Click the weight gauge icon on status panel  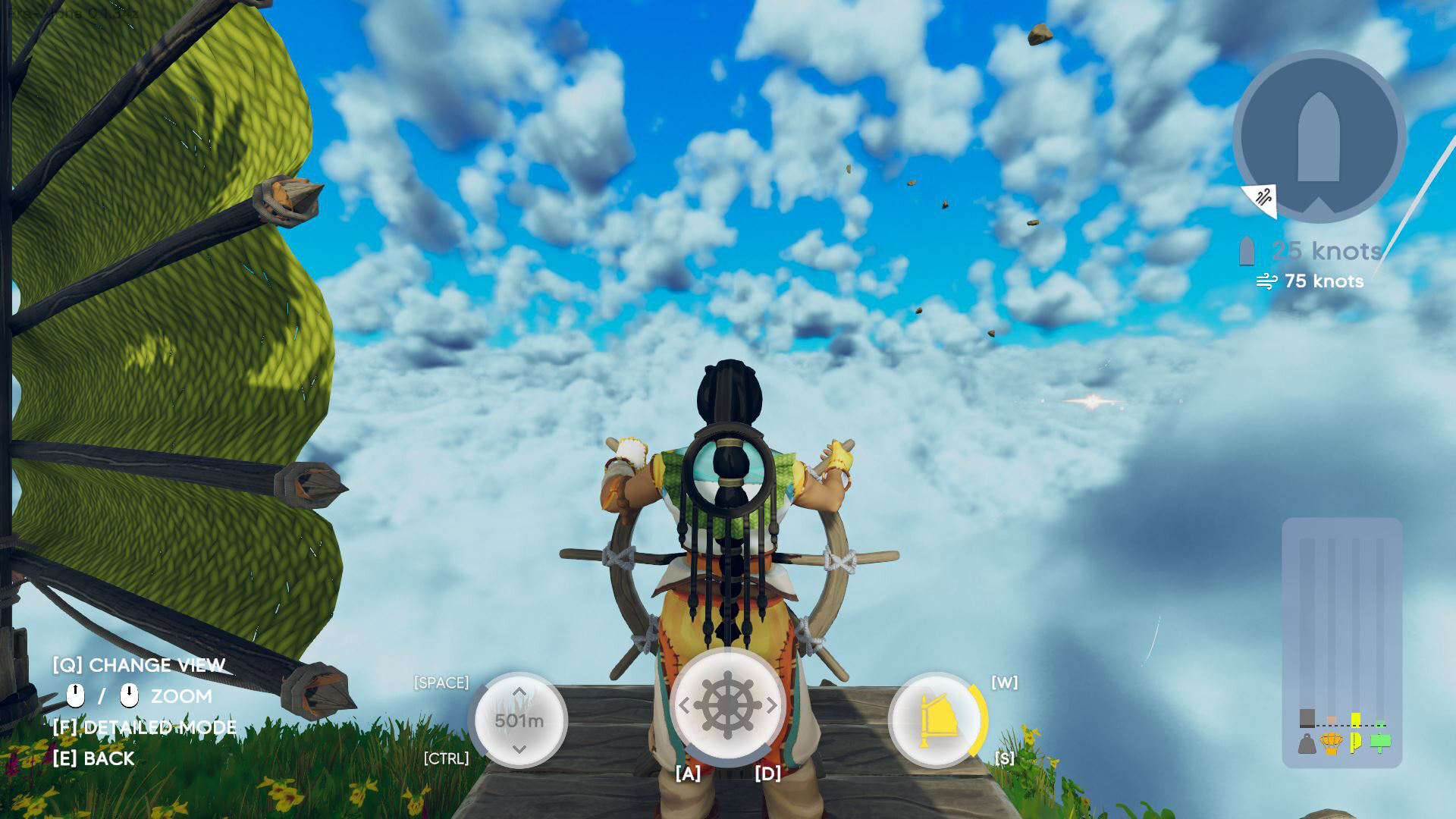pyautogui.click(x=1306, y=745)
